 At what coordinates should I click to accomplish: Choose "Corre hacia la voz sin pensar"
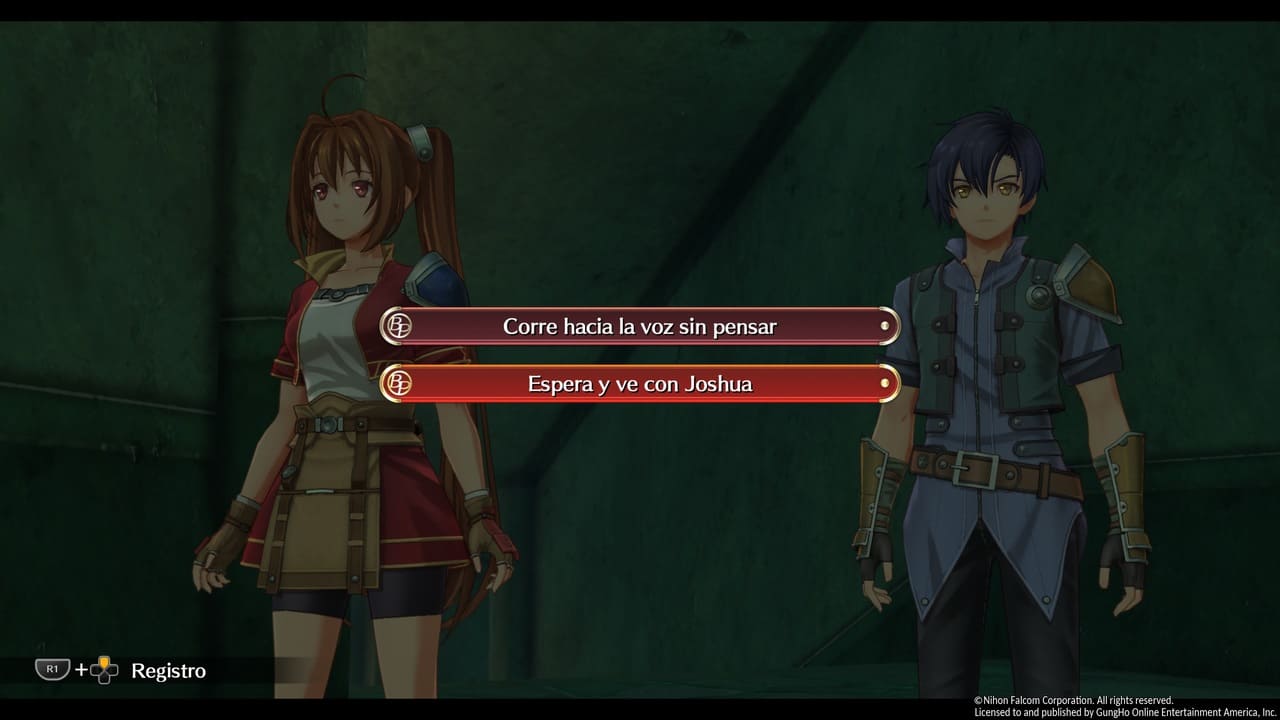640,326
